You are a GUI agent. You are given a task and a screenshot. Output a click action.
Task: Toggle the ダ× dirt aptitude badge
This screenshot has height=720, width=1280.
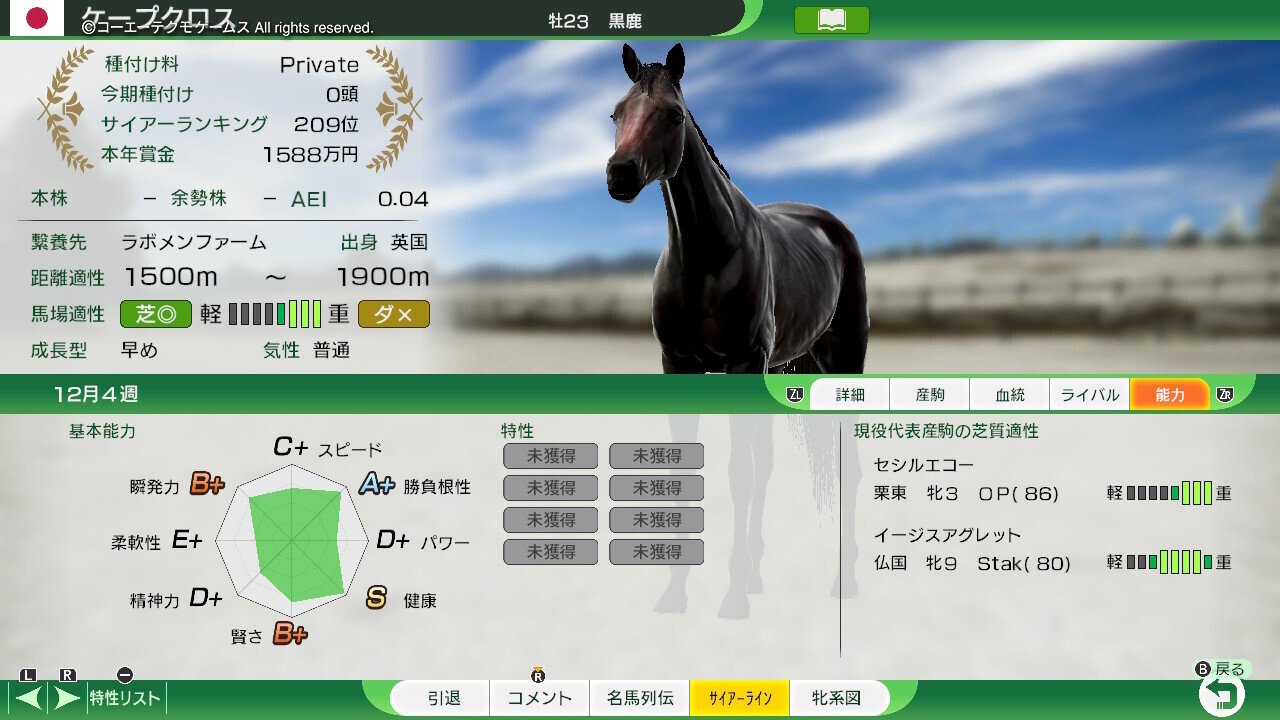[x=394, y=313]
